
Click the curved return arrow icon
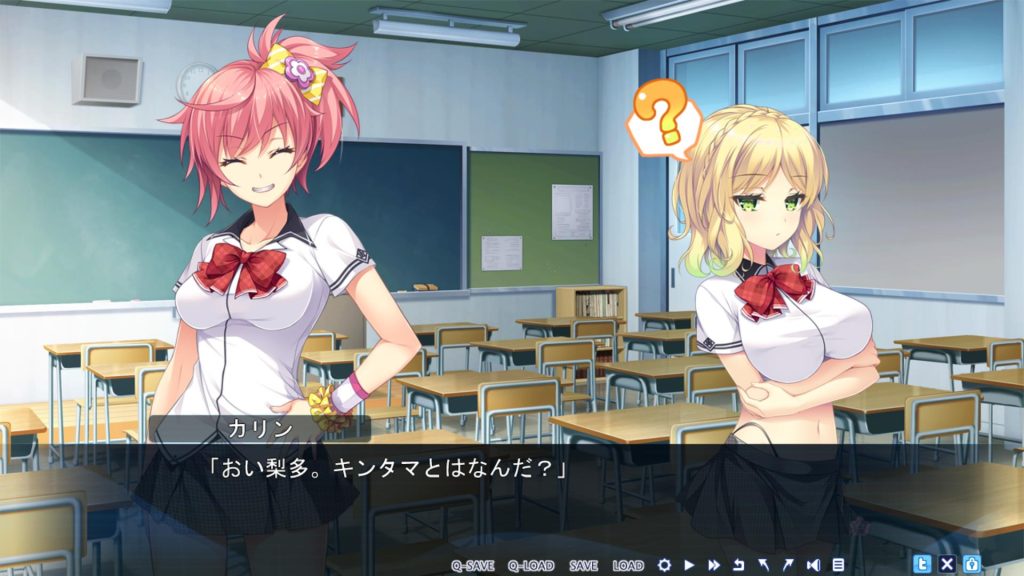pos(739,565)
